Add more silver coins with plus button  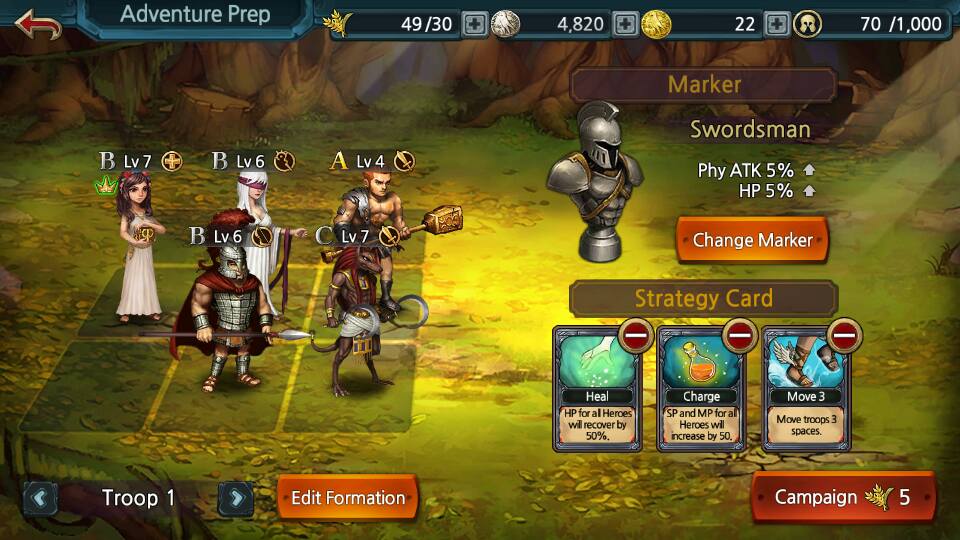pos(625,24)
